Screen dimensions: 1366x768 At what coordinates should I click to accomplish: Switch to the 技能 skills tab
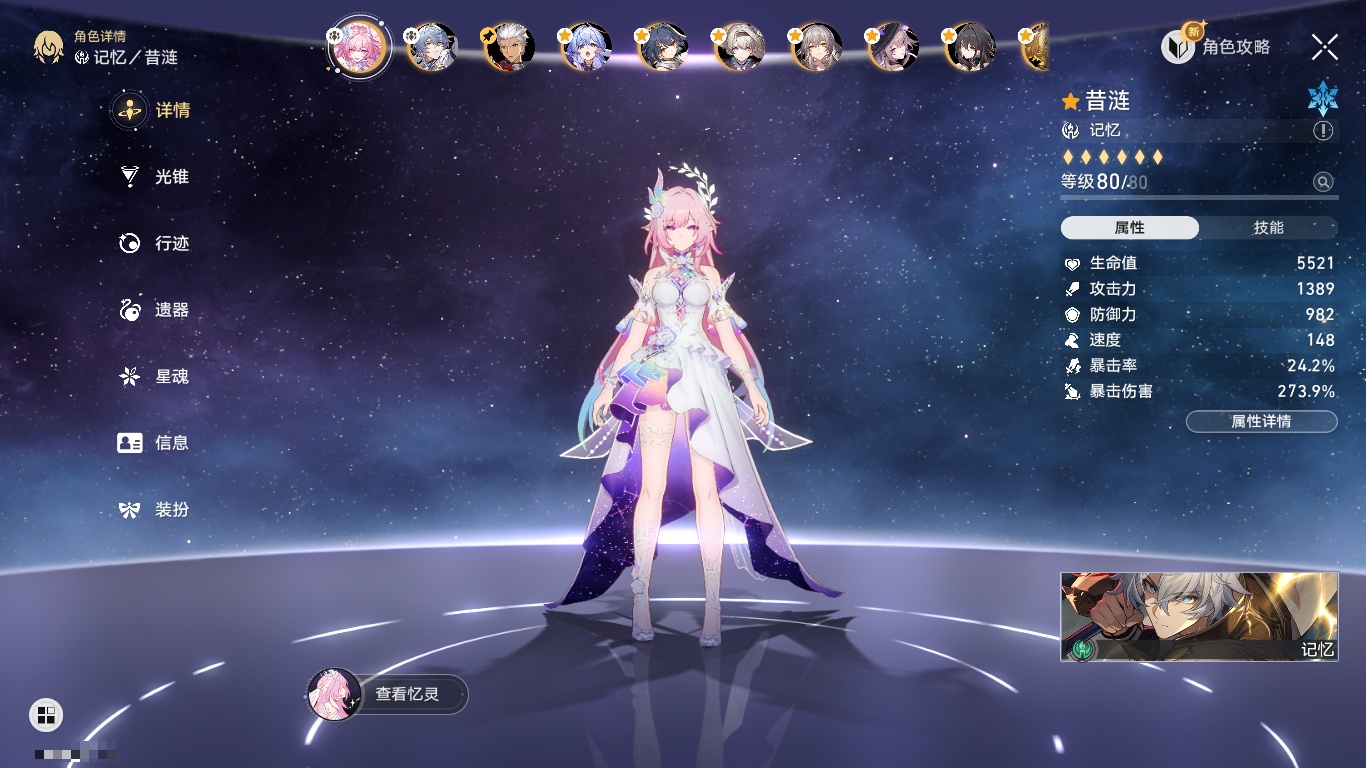[1268, 228]
